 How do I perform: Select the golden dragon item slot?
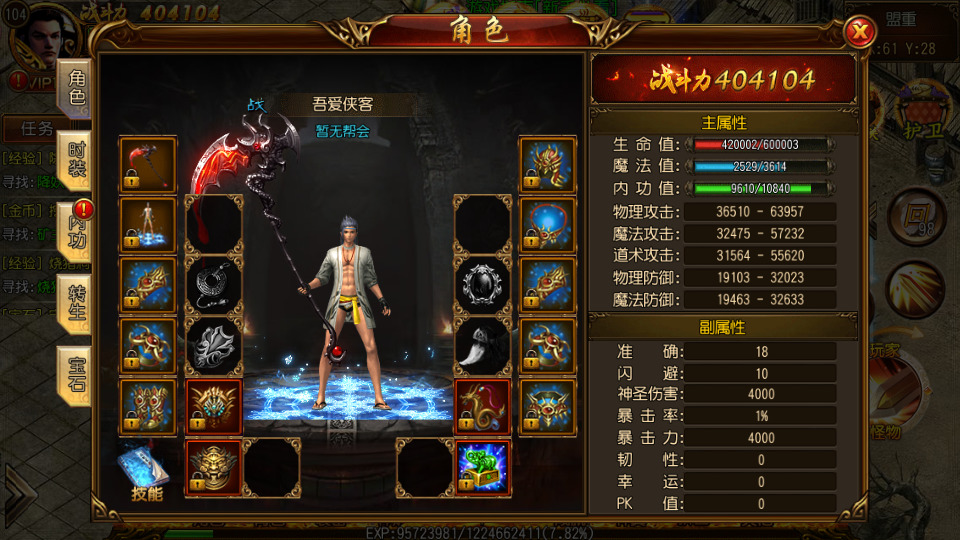click(x=483, y=407)
